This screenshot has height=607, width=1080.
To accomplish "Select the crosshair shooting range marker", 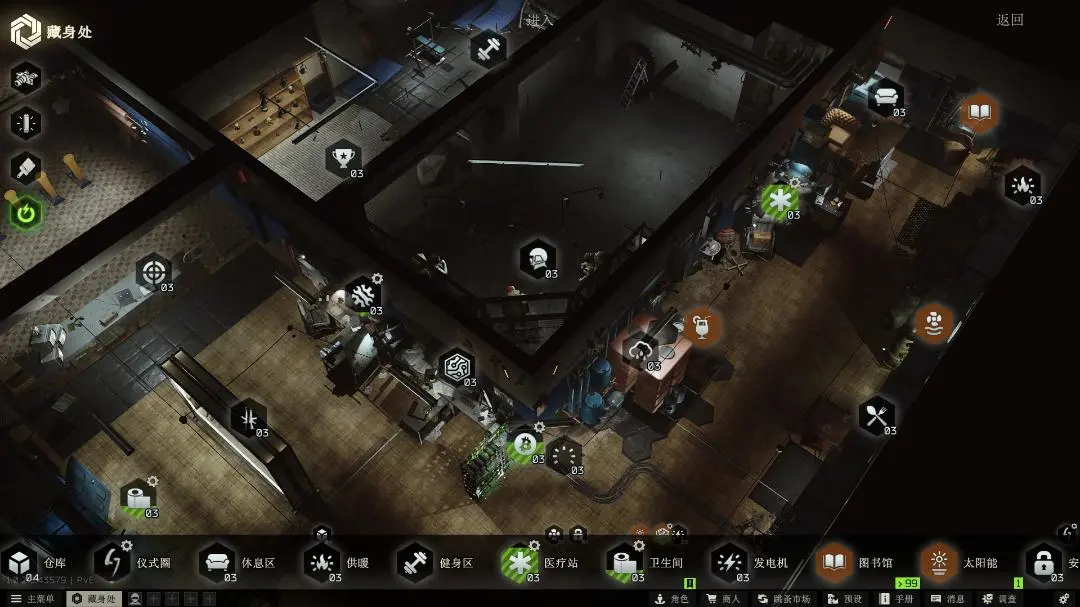I will click(x=153, y=272).
